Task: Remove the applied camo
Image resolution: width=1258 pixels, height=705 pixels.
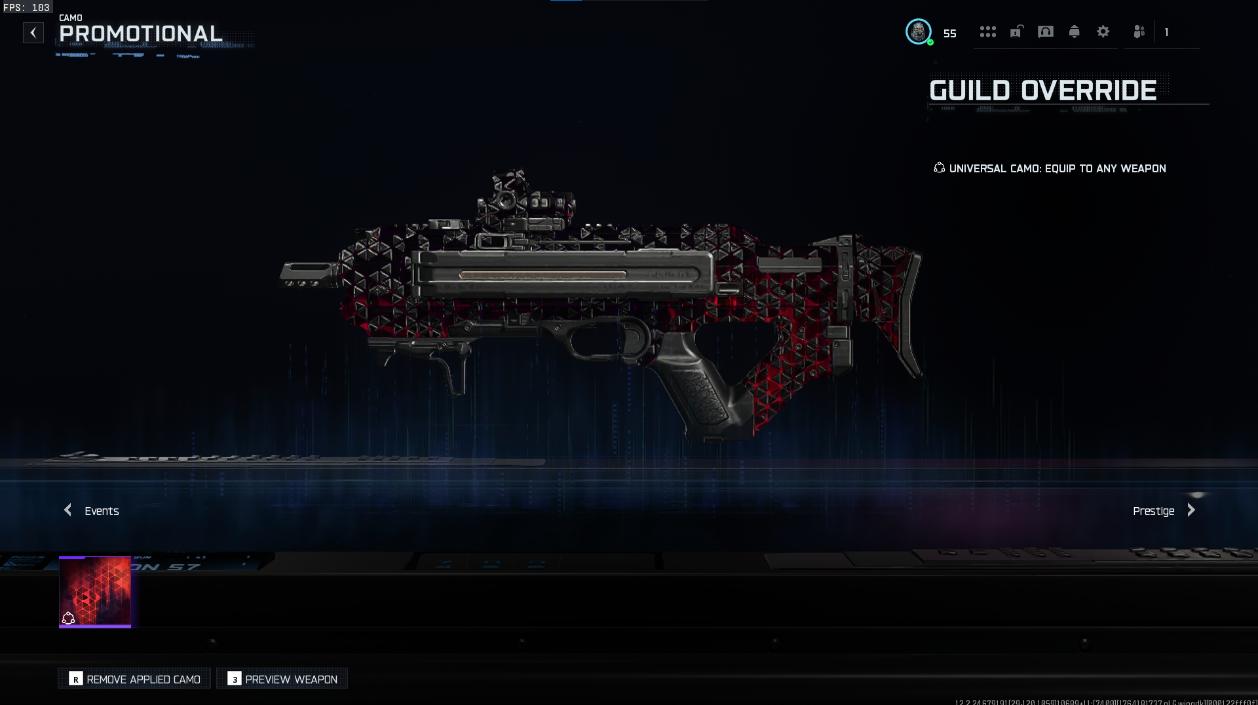Action: (x=135, y=679)
